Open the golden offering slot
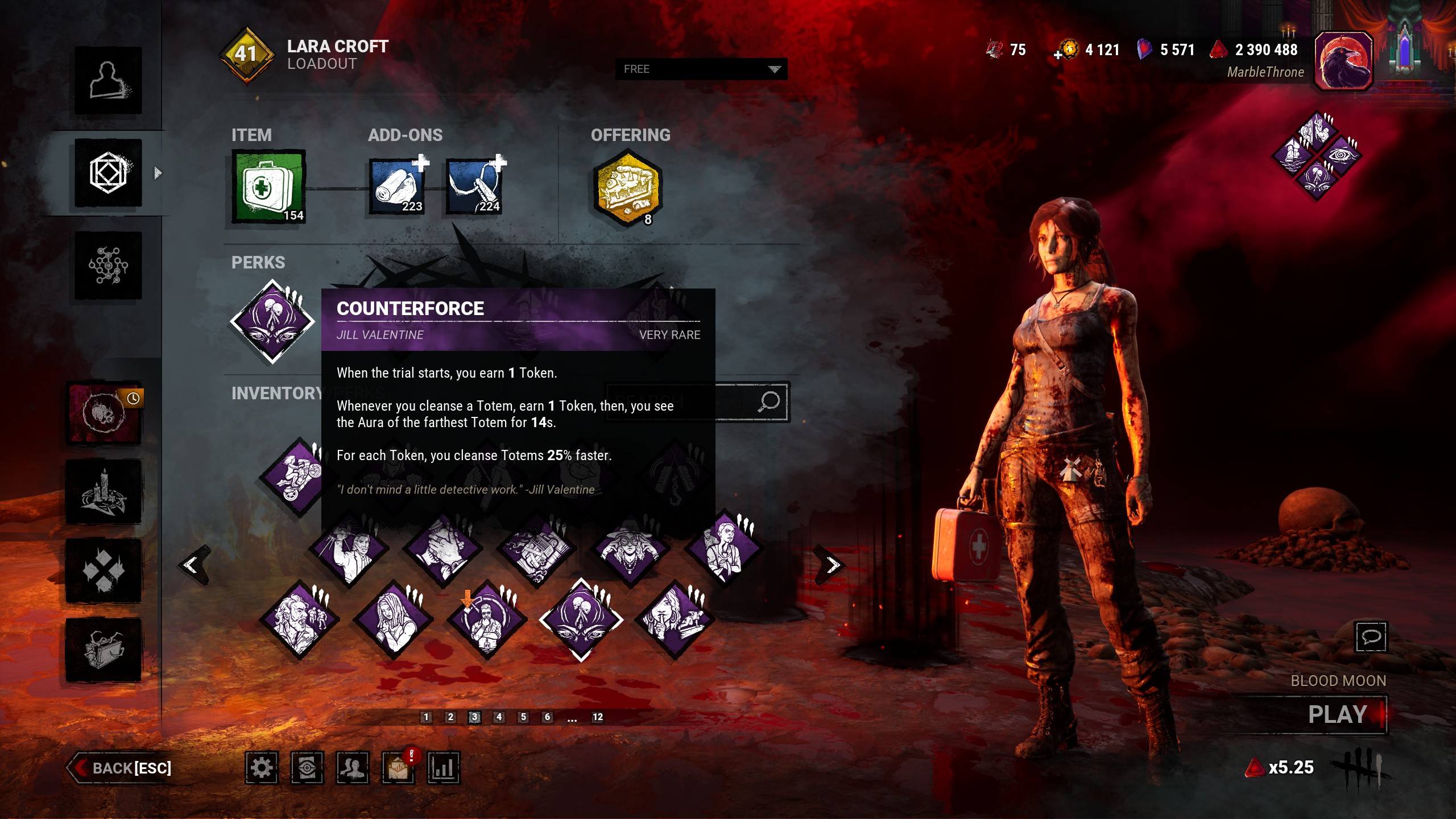This screenshot has height=819, width=1456. point(627,187)
